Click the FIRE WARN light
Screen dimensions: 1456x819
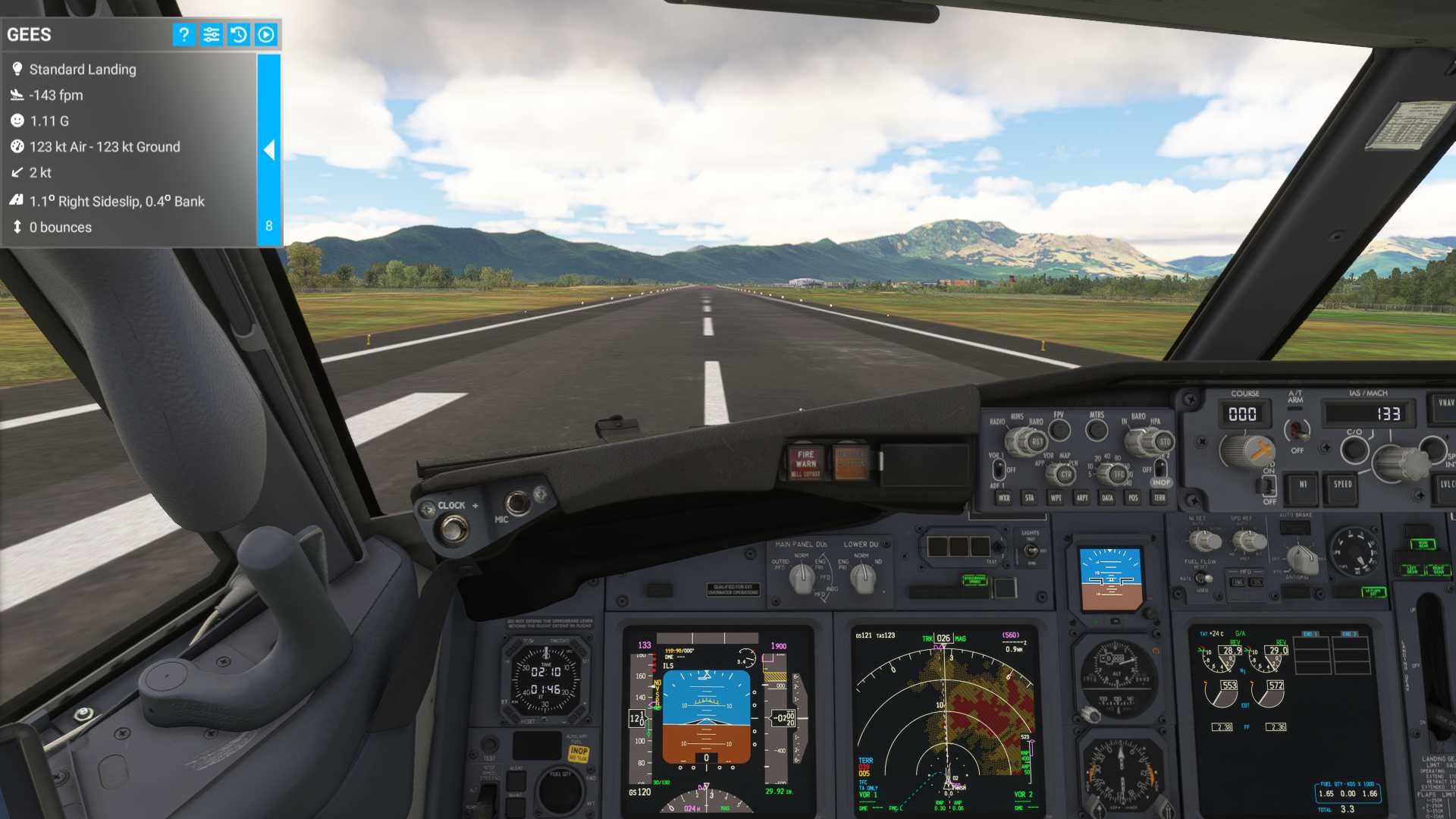click(x=805, y=463)
